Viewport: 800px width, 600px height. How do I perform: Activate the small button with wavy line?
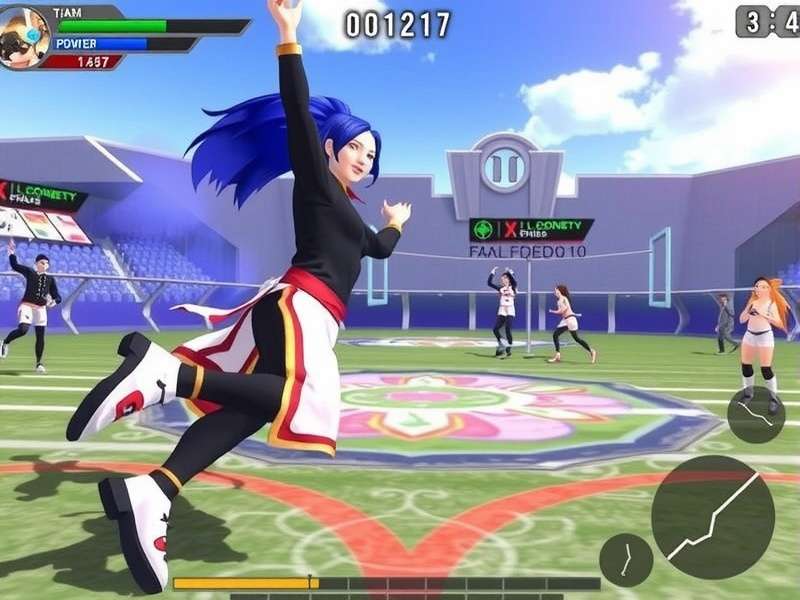click(755, 414)
